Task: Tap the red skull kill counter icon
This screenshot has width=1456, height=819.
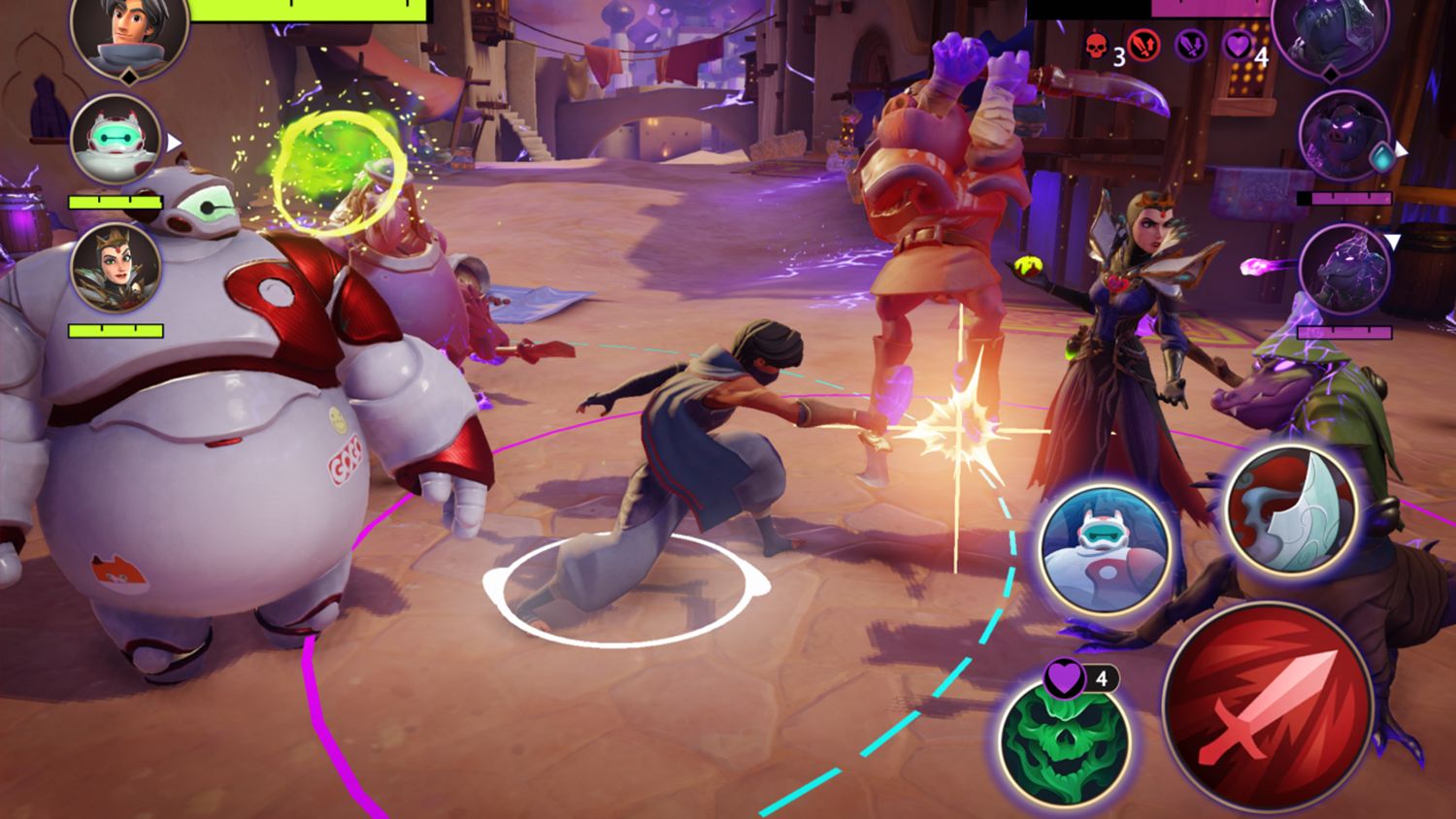Action: 1097,45
